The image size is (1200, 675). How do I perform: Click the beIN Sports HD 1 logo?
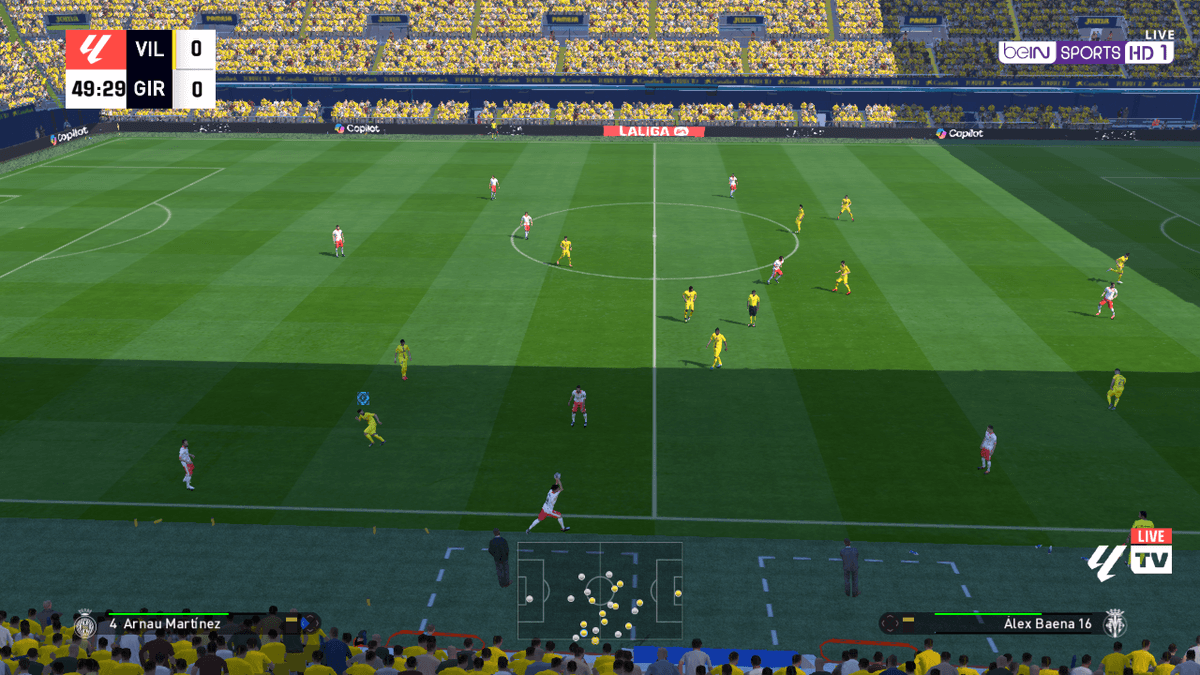[1085, 51]
